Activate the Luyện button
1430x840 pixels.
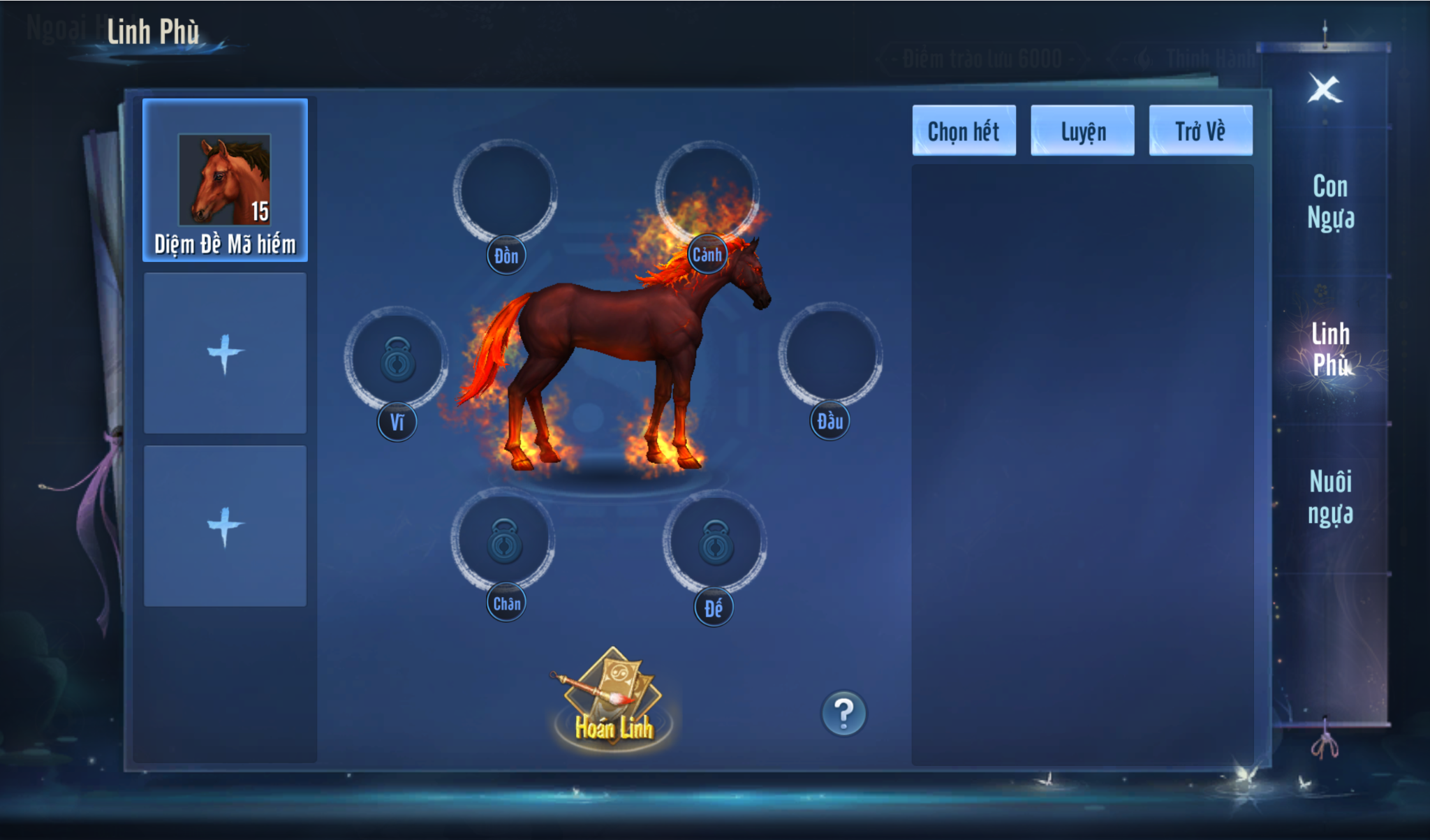[1082, 131]
